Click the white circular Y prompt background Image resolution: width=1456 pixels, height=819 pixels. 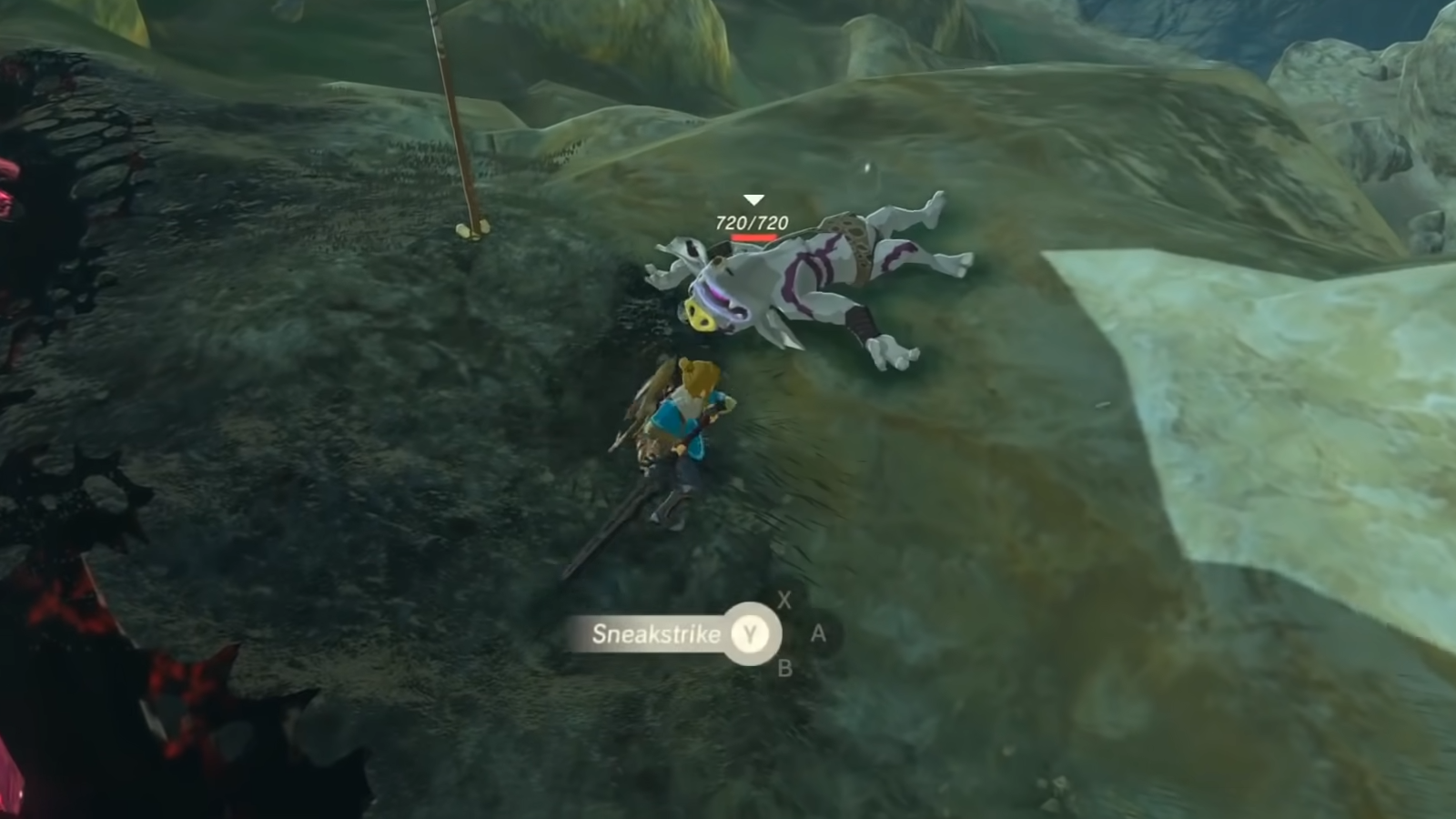pos(751,634)
